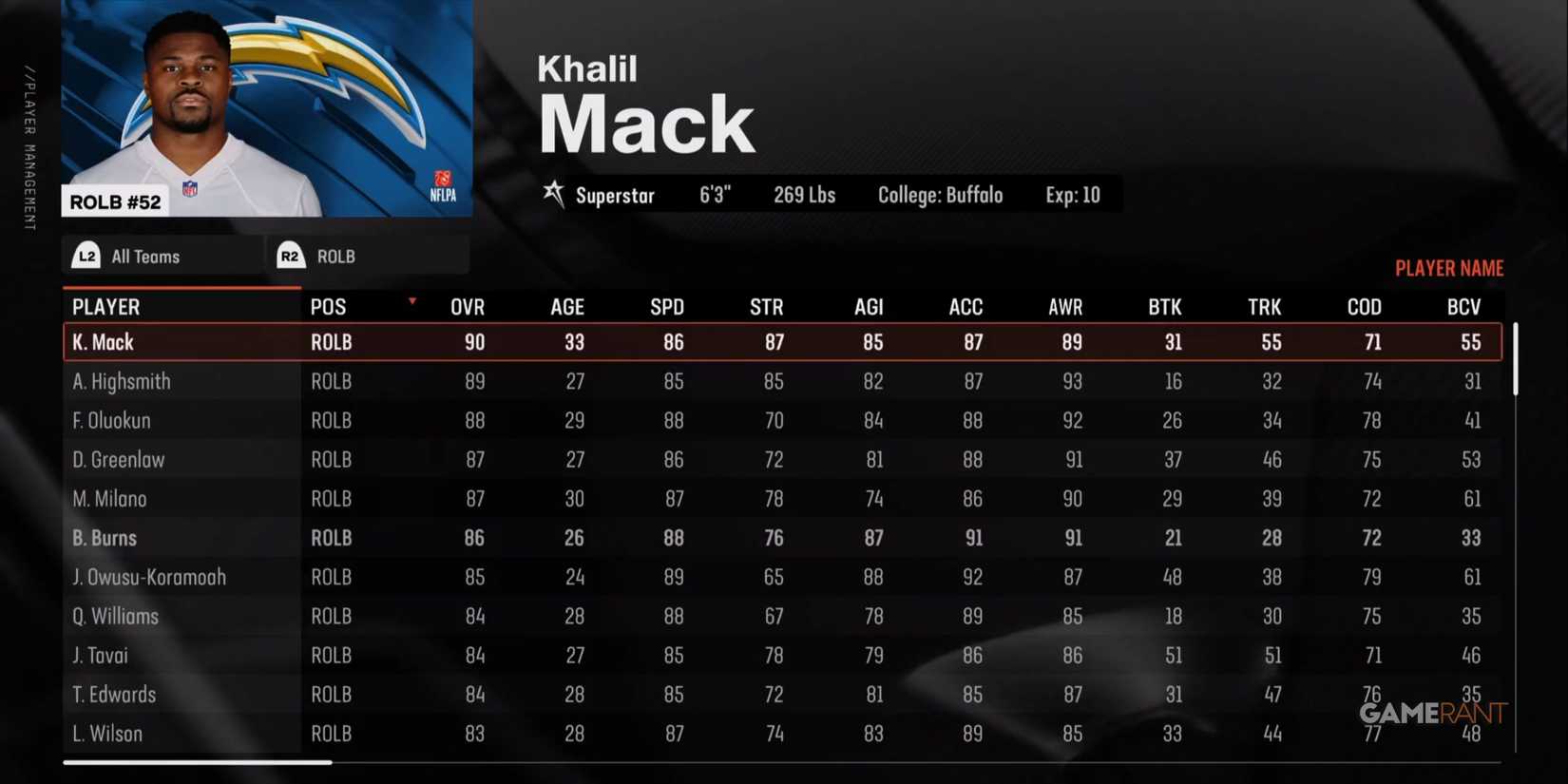Toggle sorting by the AGE column

566,306
